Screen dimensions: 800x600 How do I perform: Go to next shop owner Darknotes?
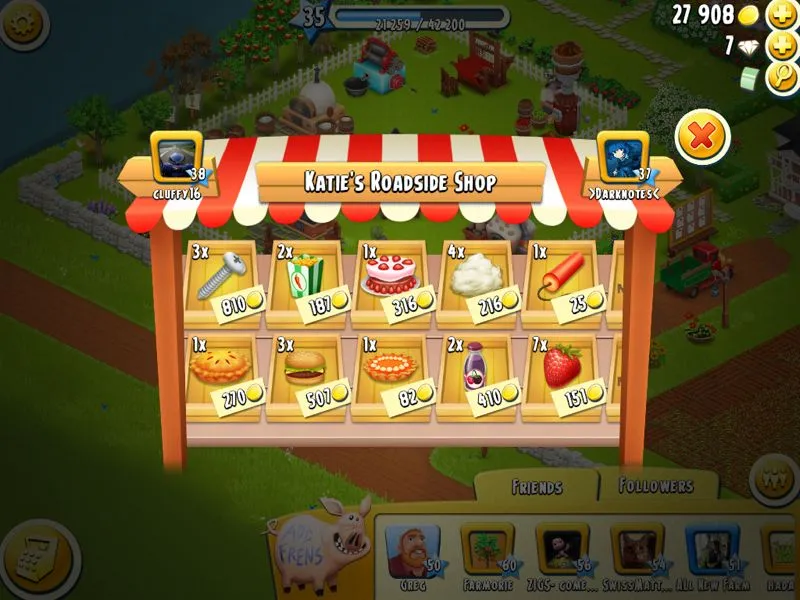(x=624, y=160)
